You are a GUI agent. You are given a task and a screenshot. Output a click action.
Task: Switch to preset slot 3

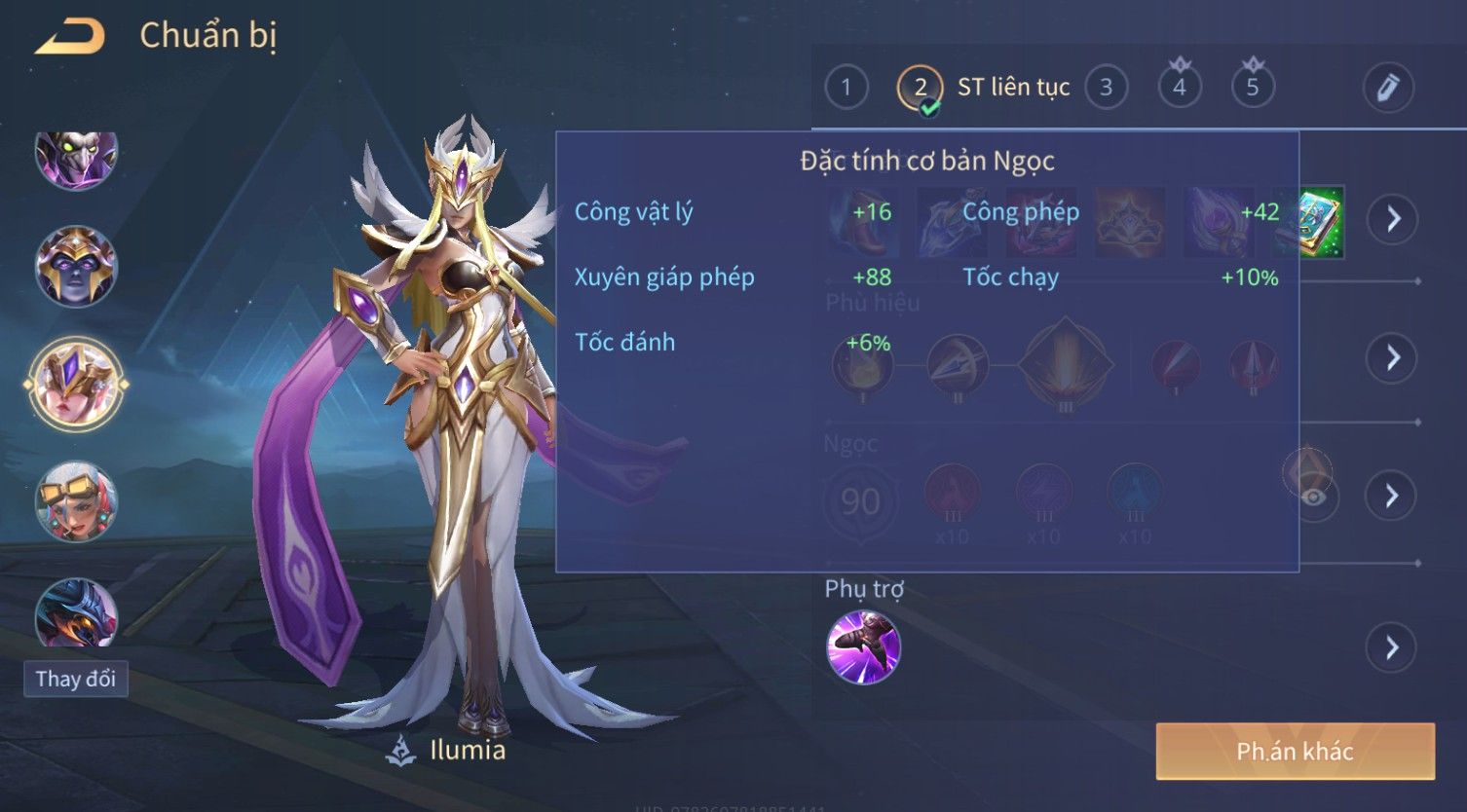click(1106, 88)
